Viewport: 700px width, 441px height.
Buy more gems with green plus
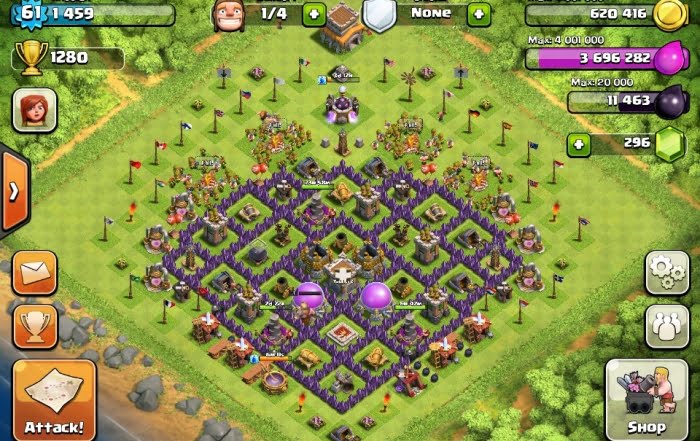pyautogui.click(x=579, y=144)
